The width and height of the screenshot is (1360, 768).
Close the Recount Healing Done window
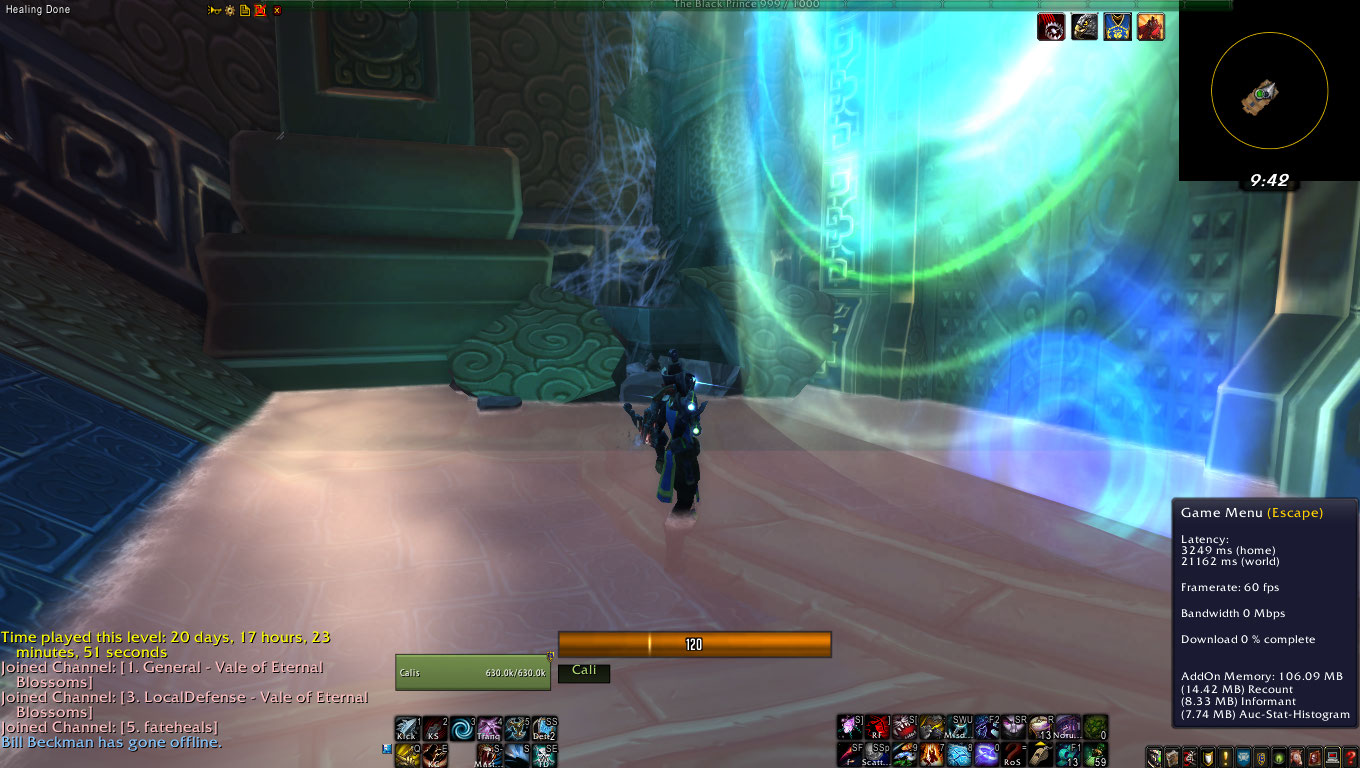(277, 10)
